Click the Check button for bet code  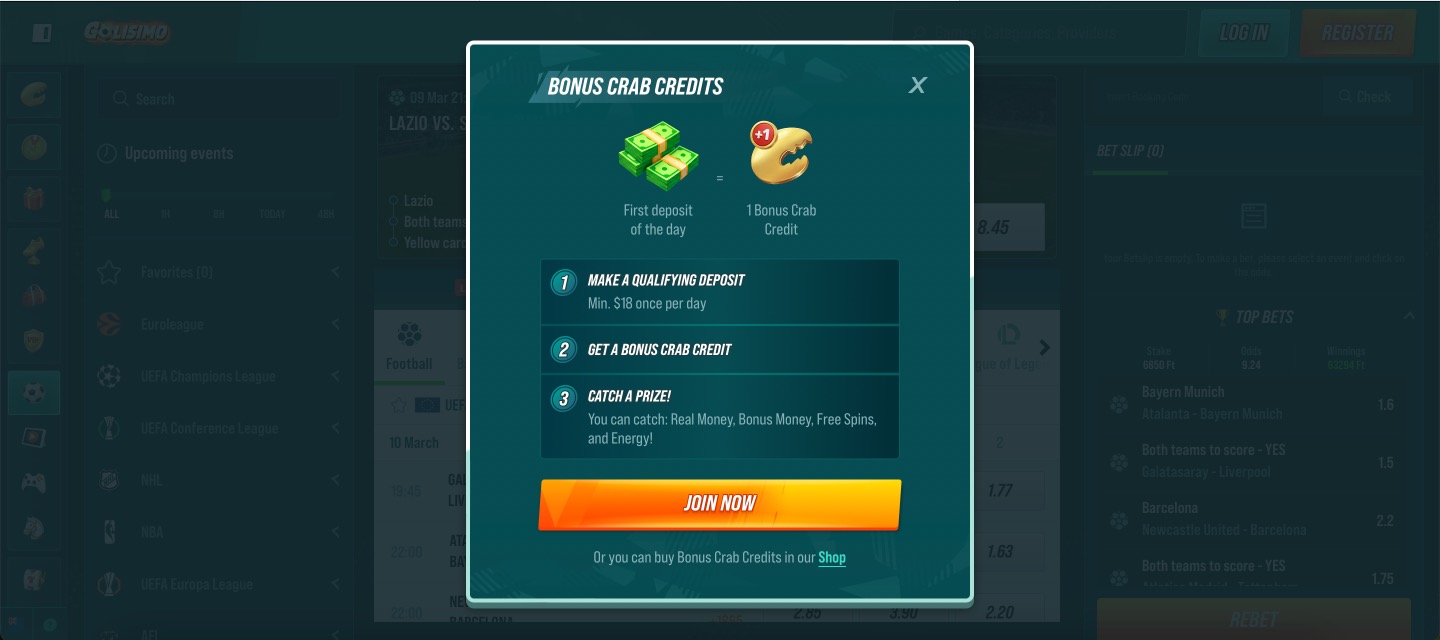[1367, 97]
